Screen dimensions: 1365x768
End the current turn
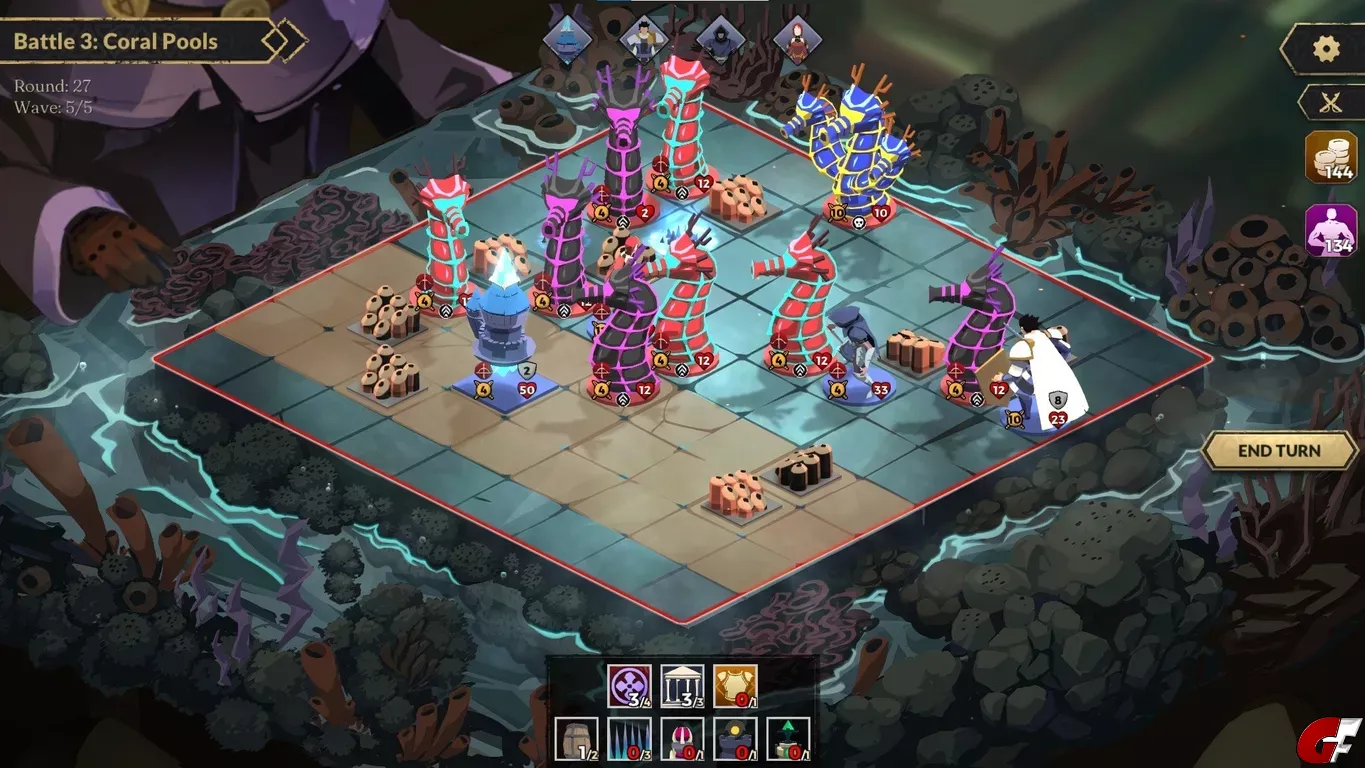[x=1279, y=451]
